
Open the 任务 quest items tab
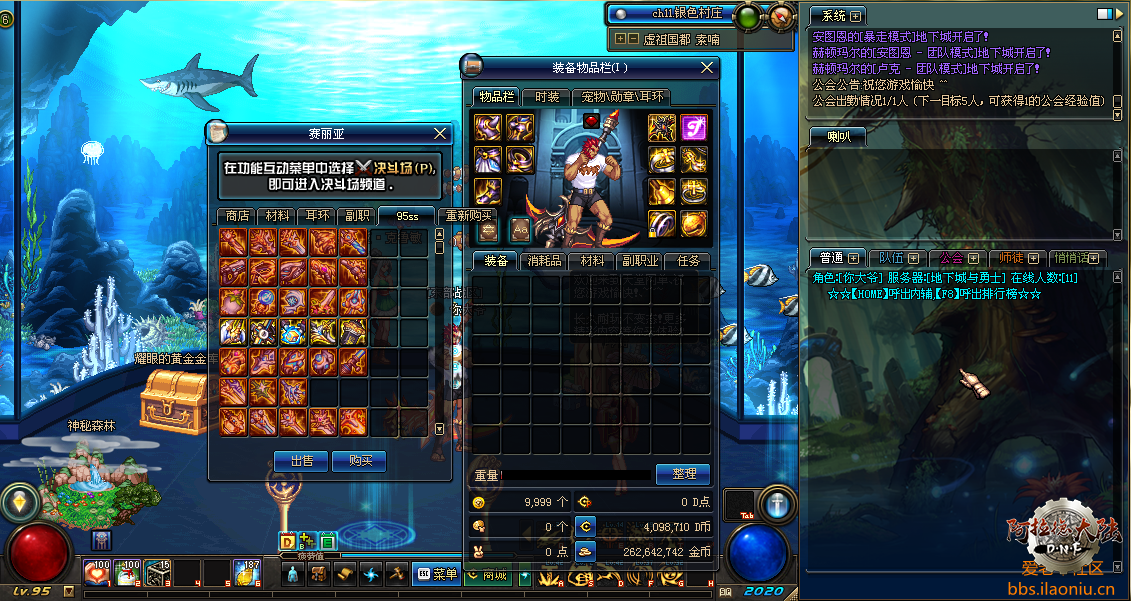pyautogui.click(x=688, y=261)
